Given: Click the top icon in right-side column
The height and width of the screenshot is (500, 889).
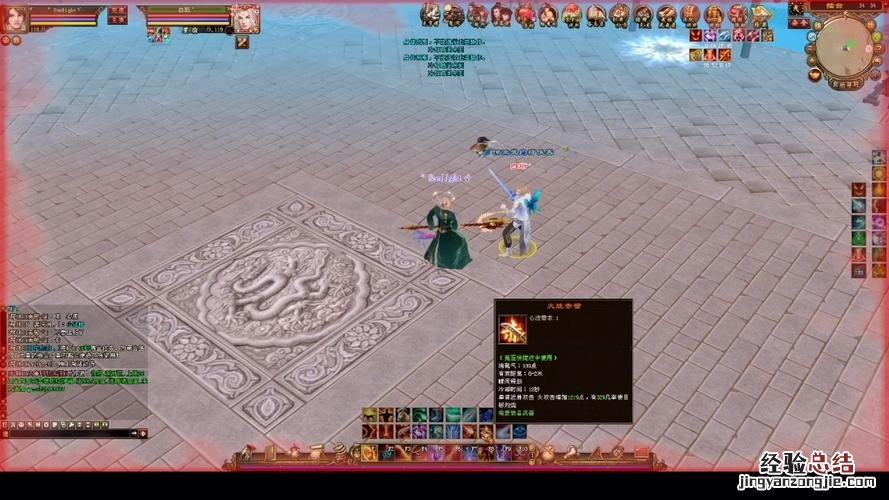Looking at the screenshot, I should [x=878, y=157].
